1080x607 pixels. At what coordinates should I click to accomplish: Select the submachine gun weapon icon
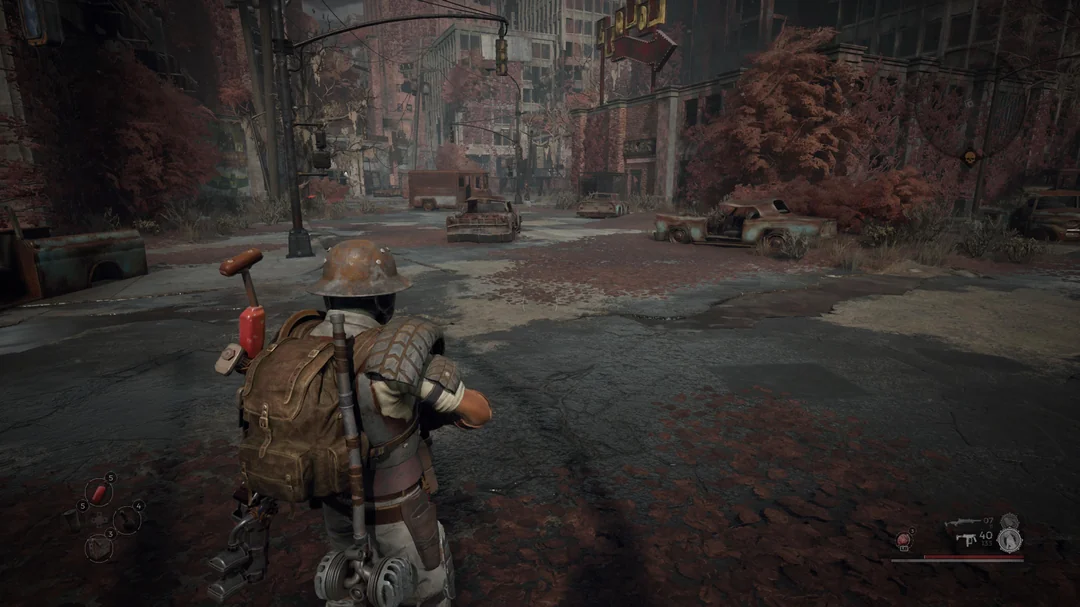pos(966,539)
